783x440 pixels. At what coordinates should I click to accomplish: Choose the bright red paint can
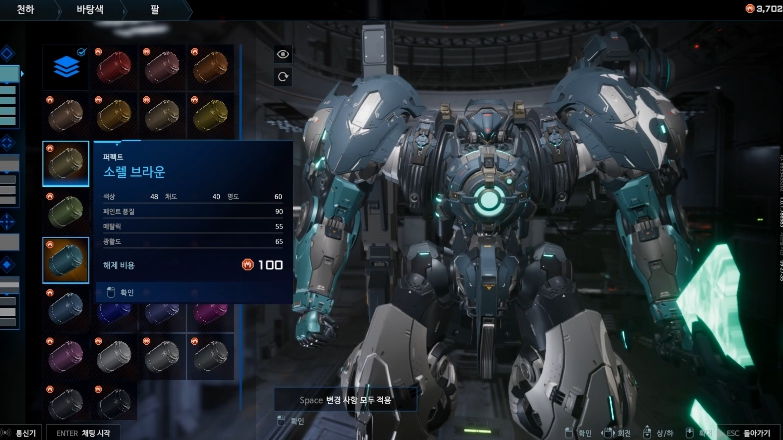pyautogui.click(x=112, y=67)
